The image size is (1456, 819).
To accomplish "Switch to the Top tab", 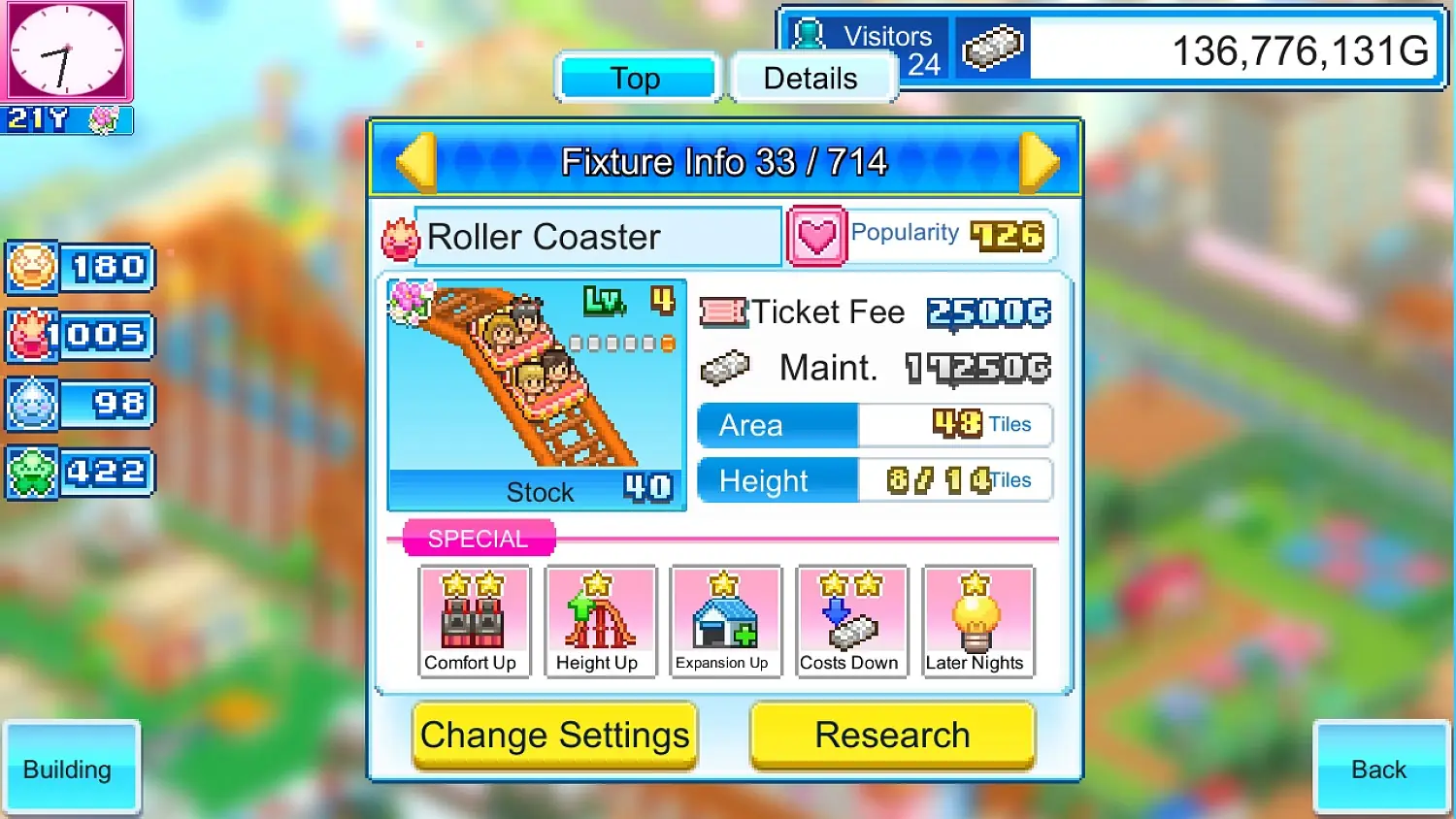I will pos(636,78).
